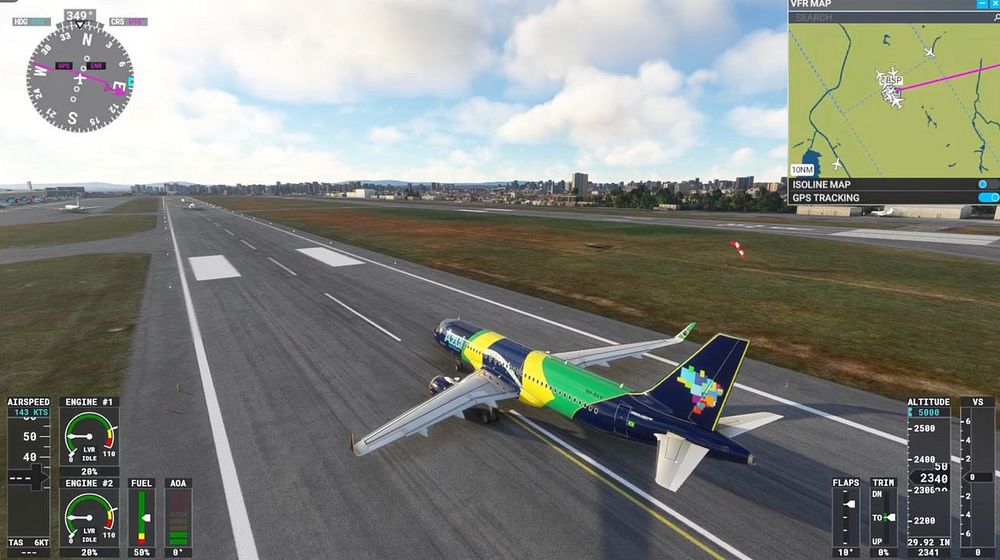Select the aircraft icon near the 10NM label
This screenshot has width=1000, height=560.
click(x=835, y=163)
